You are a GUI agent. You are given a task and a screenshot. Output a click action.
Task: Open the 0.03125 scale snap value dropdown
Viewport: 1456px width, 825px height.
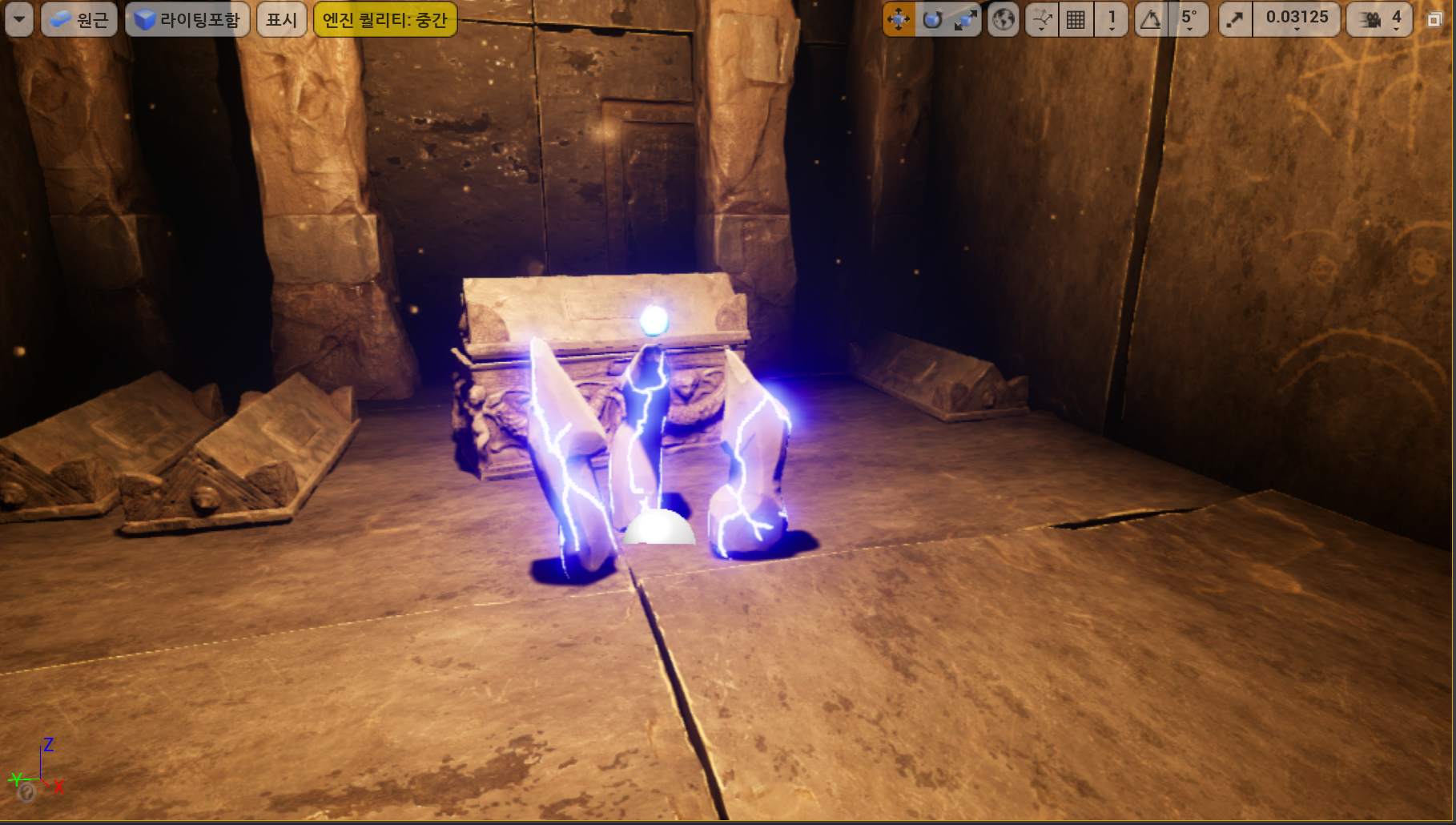(1297, 18)
